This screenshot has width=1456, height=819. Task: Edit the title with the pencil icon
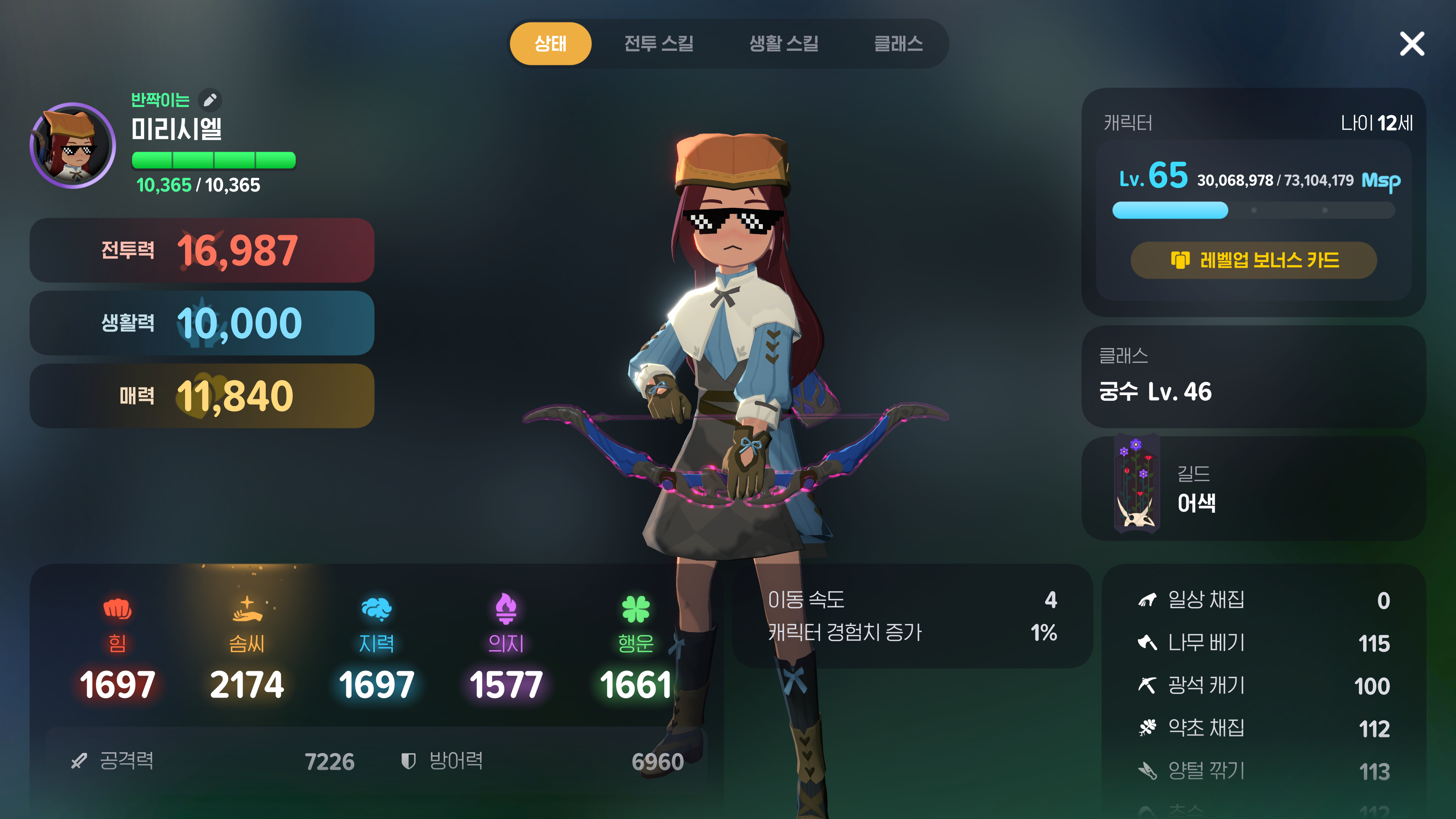pyautogui.click(x=210, y=100)
